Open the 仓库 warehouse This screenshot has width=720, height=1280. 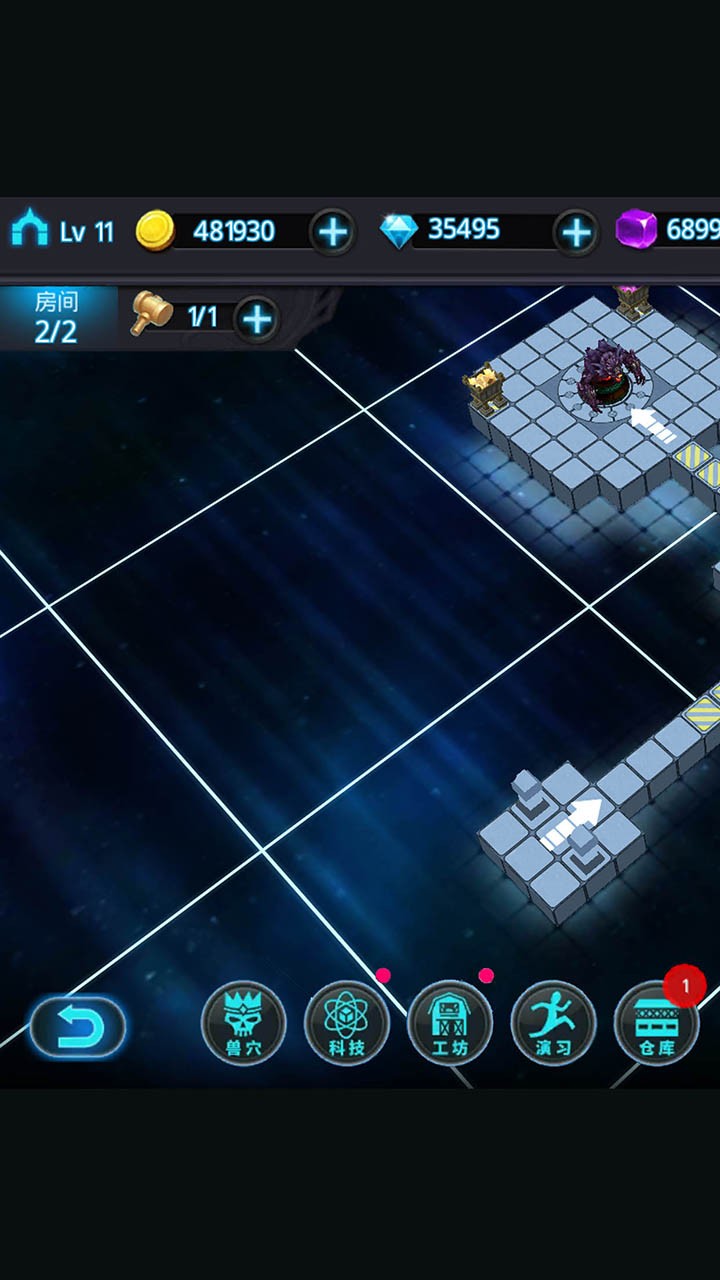(x=656, y=1023)
